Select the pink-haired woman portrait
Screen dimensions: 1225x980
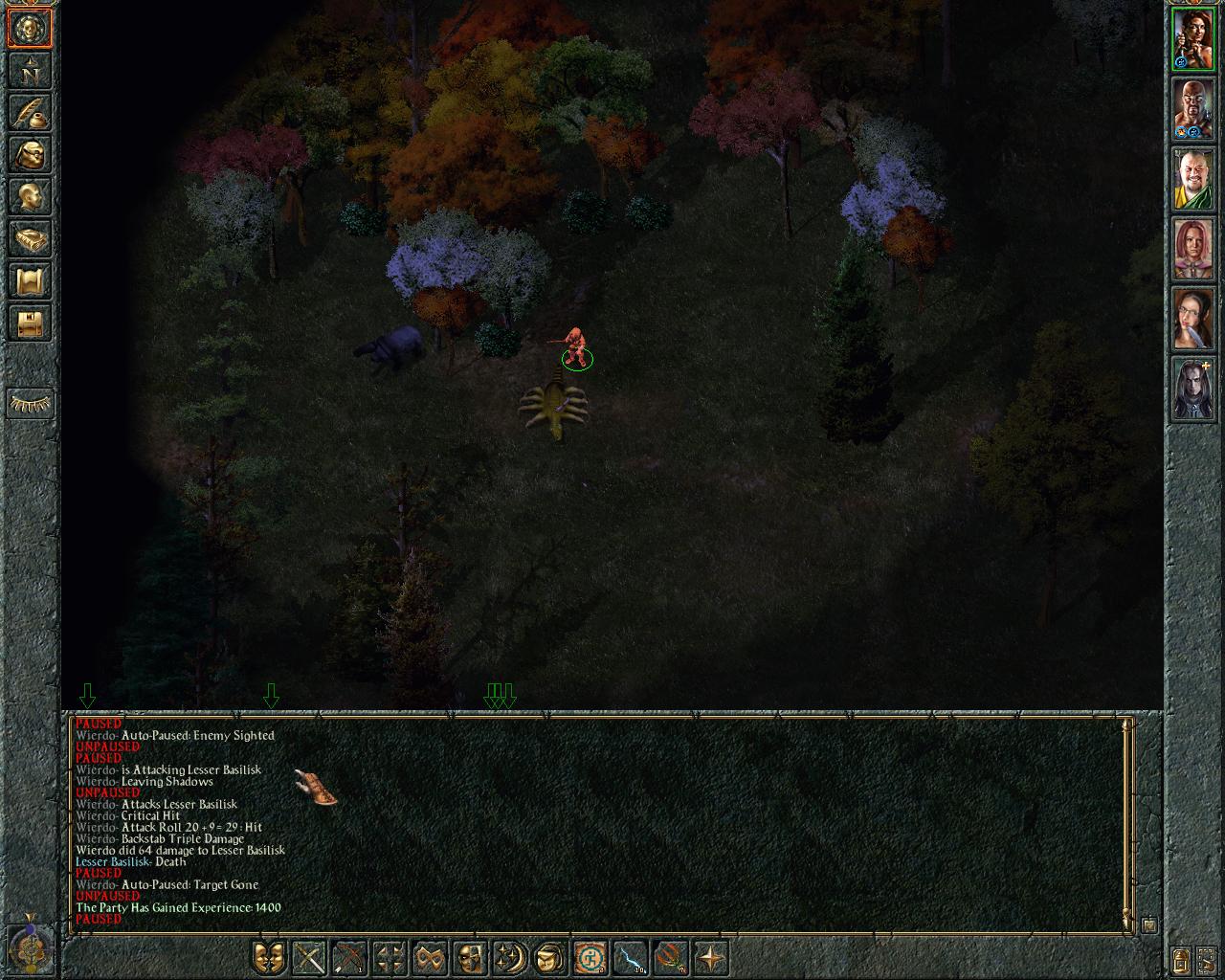1193,250
